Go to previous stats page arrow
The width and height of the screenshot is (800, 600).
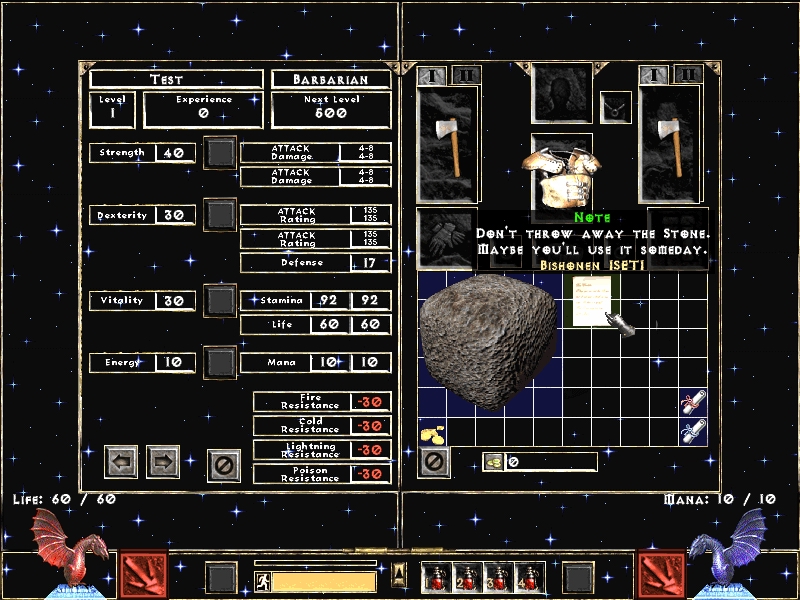click(x=121, y=461)
